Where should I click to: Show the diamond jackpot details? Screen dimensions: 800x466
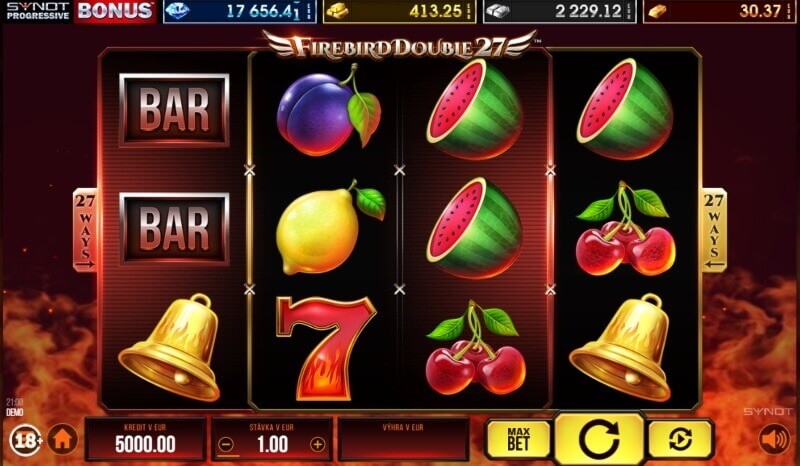[240, 11]
